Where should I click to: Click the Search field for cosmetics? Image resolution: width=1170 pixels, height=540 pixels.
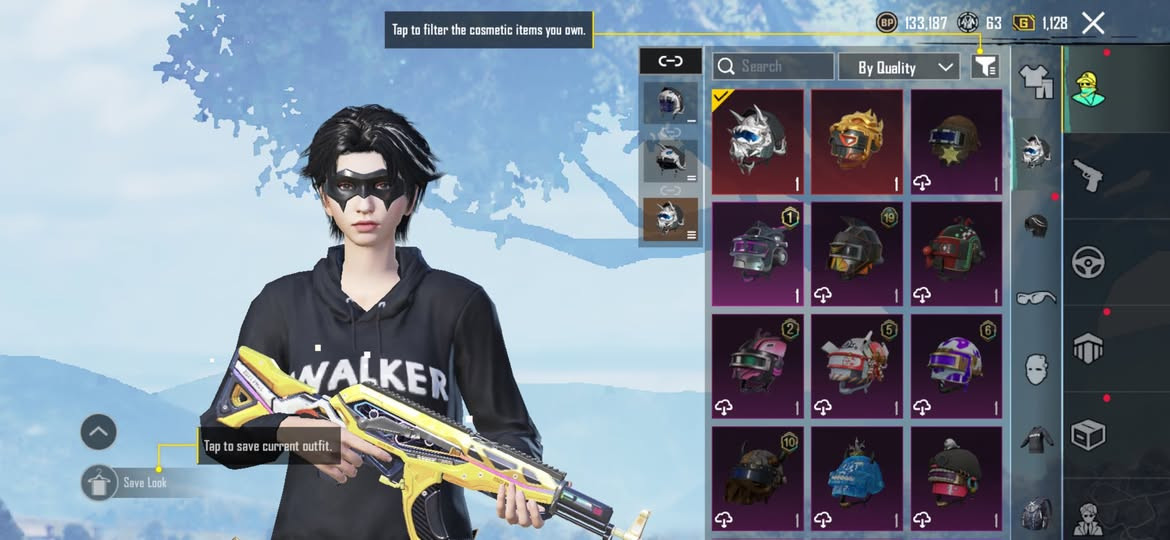tap(773, 67)
